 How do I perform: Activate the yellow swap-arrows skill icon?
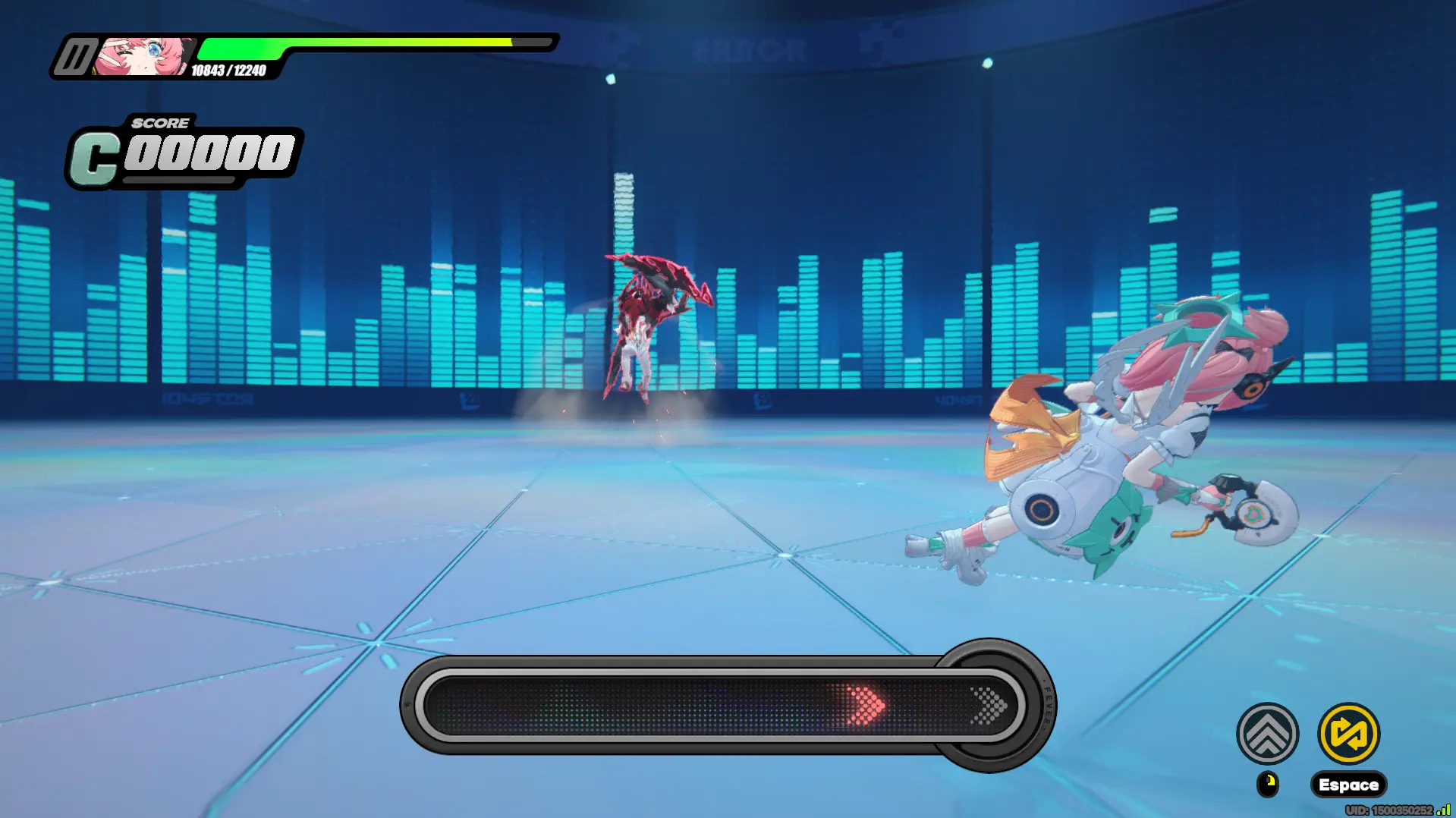click(x=1348, y=731)
